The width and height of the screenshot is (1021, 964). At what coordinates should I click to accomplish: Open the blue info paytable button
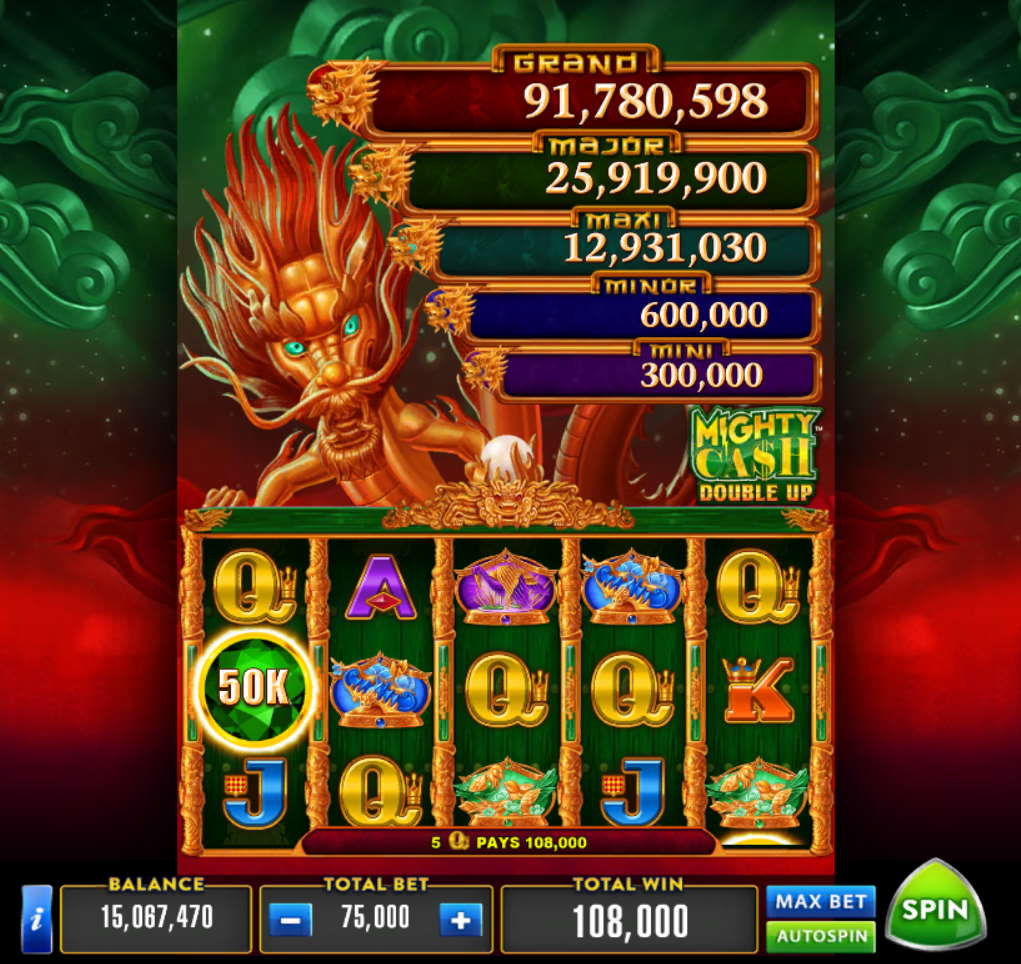point(36,919)
